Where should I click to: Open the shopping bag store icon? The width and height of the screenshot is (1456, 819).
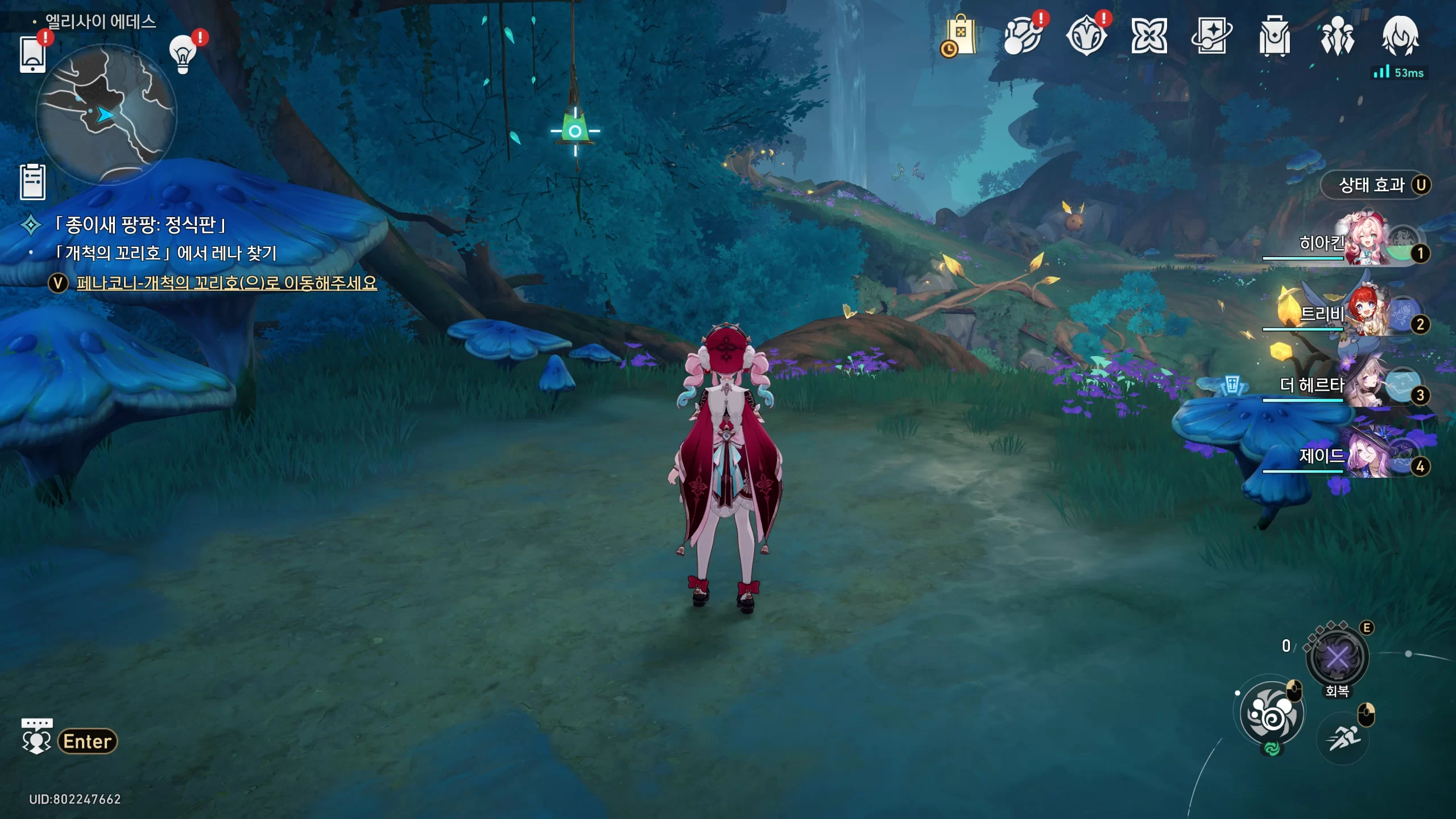959,36
